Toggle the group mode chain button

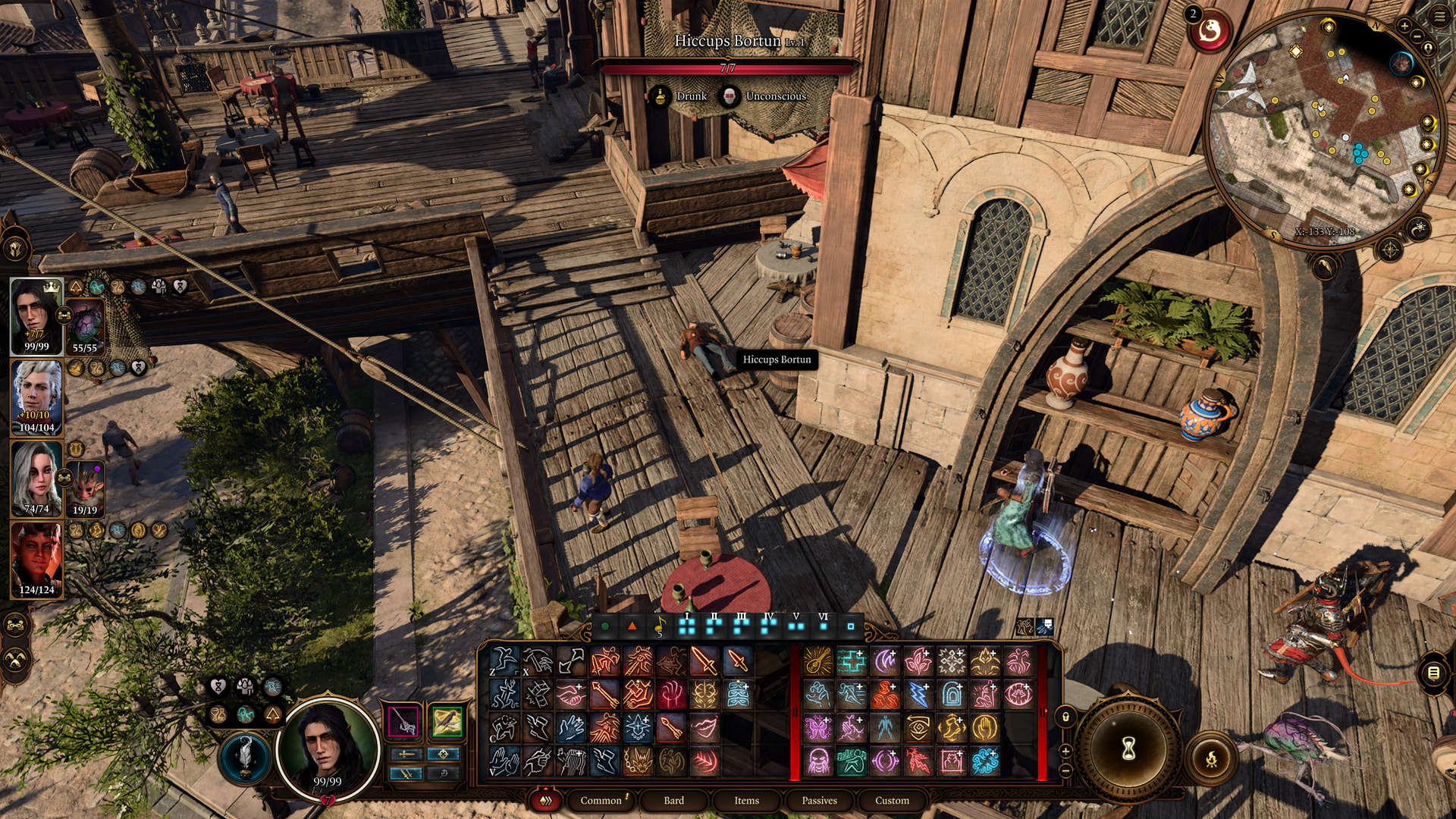pos(16,626)
